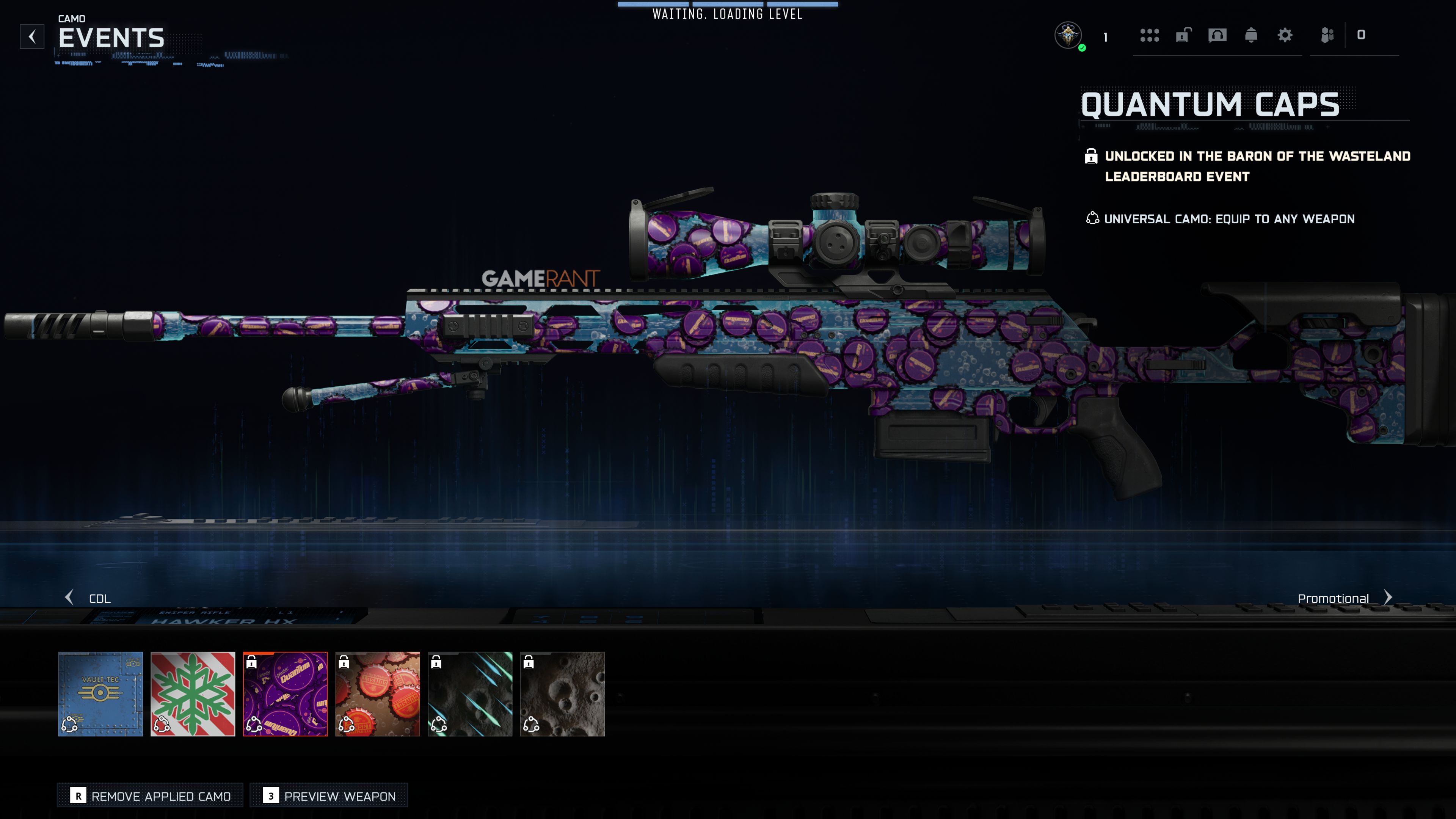The height and width of the screenshot is (819, 1456).
Task: Show notifications via the bell icon
Action: [x=1251, y=36]
